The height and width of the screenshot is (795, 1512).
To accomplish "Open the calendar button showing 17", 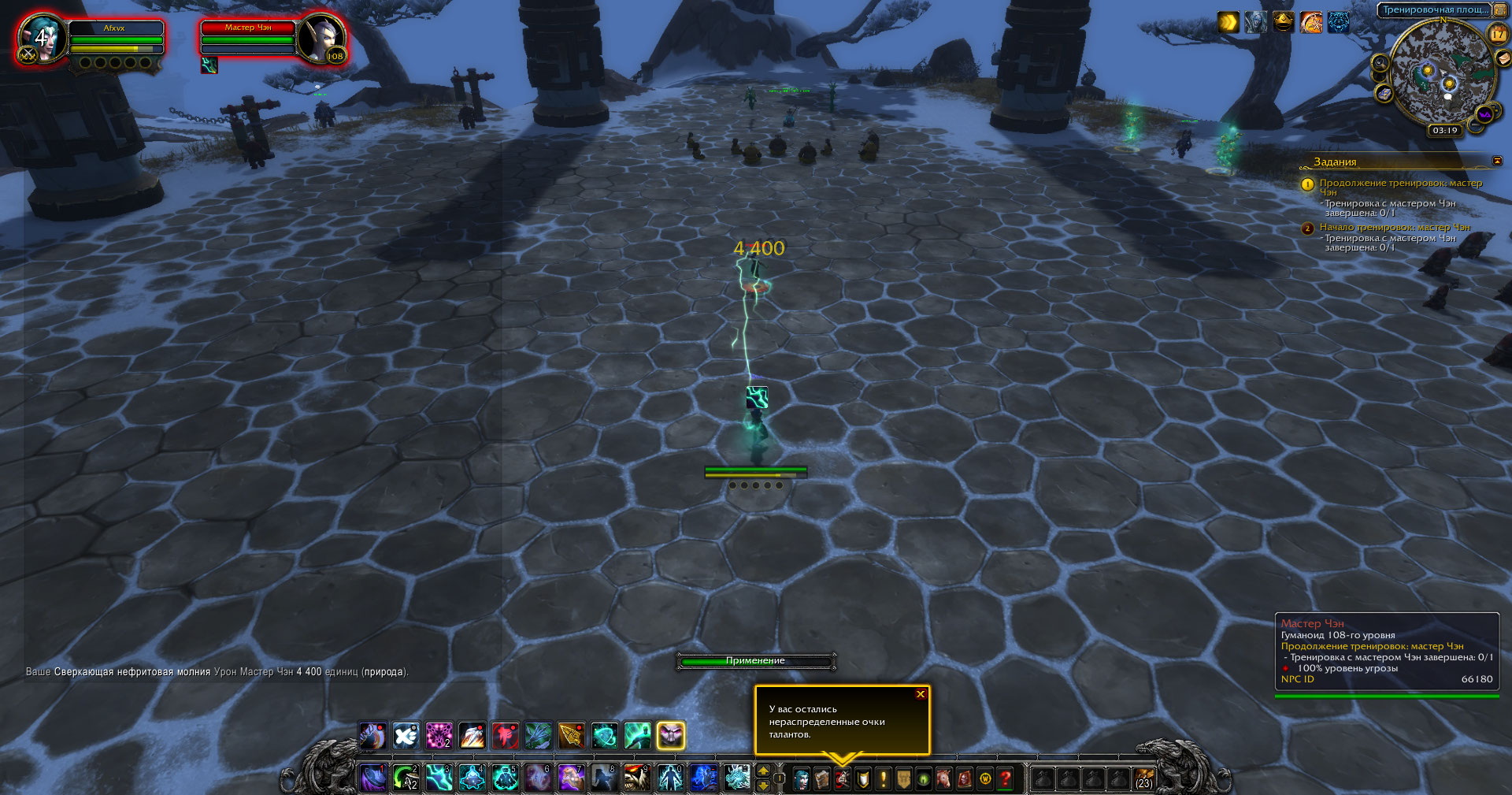I will (1497, 33).
